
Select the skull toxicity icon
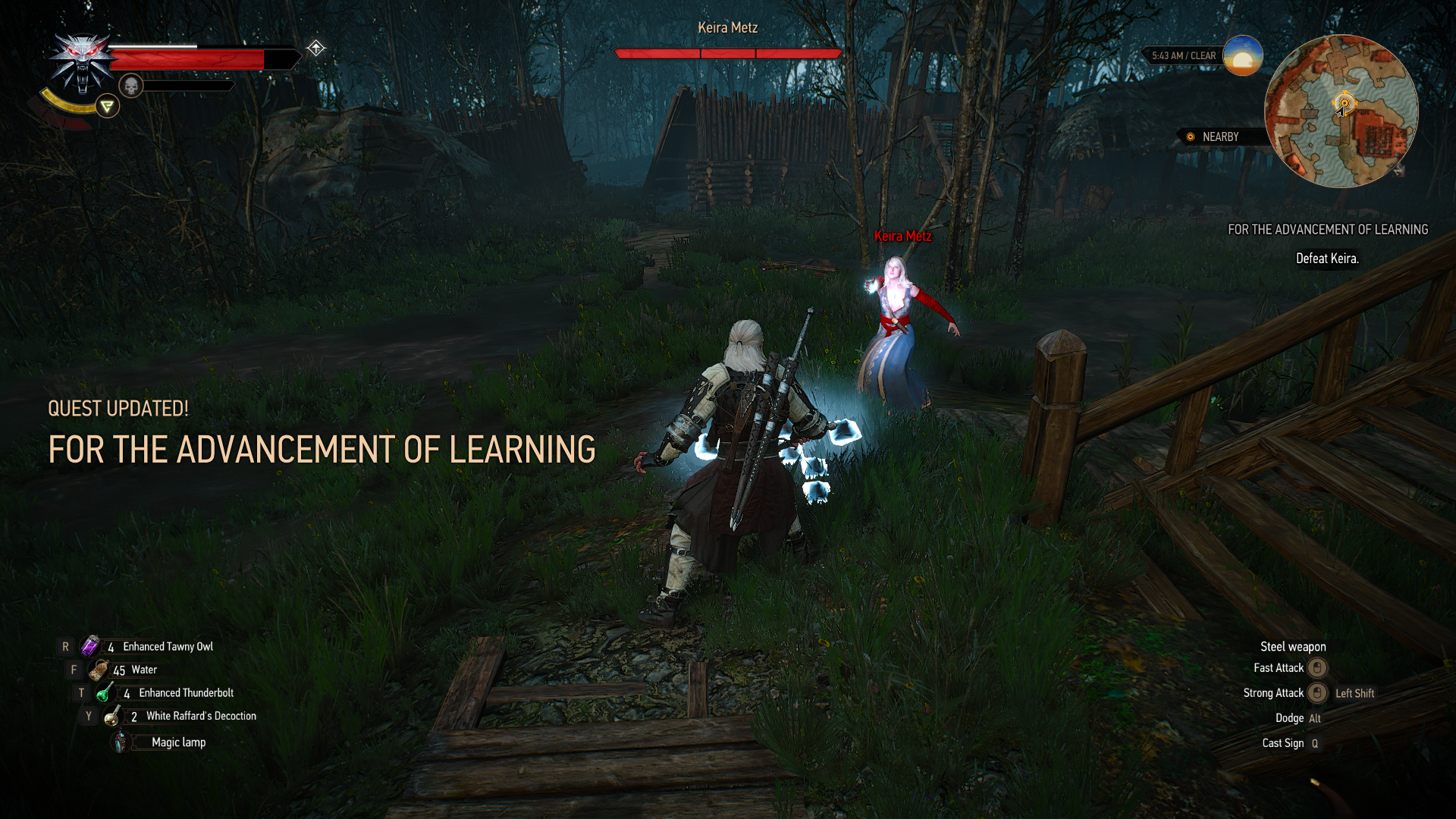(131, 86)
